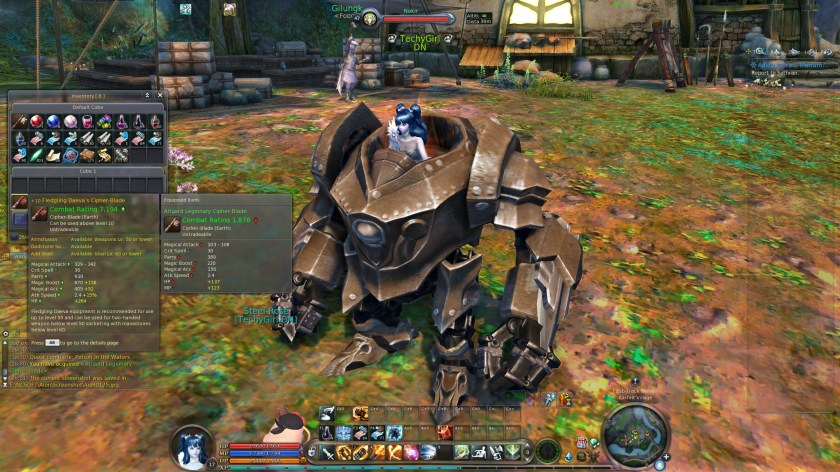Activate the sword slash skill on the main hotbar
Screen dimensions: 840x472
[327, 452]
